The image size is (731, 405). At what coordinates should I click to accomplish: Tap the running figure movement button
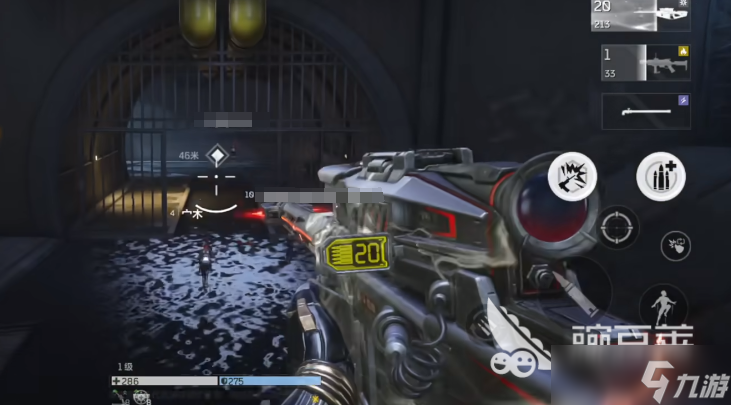pyautogui.click(x=664, y=304)
